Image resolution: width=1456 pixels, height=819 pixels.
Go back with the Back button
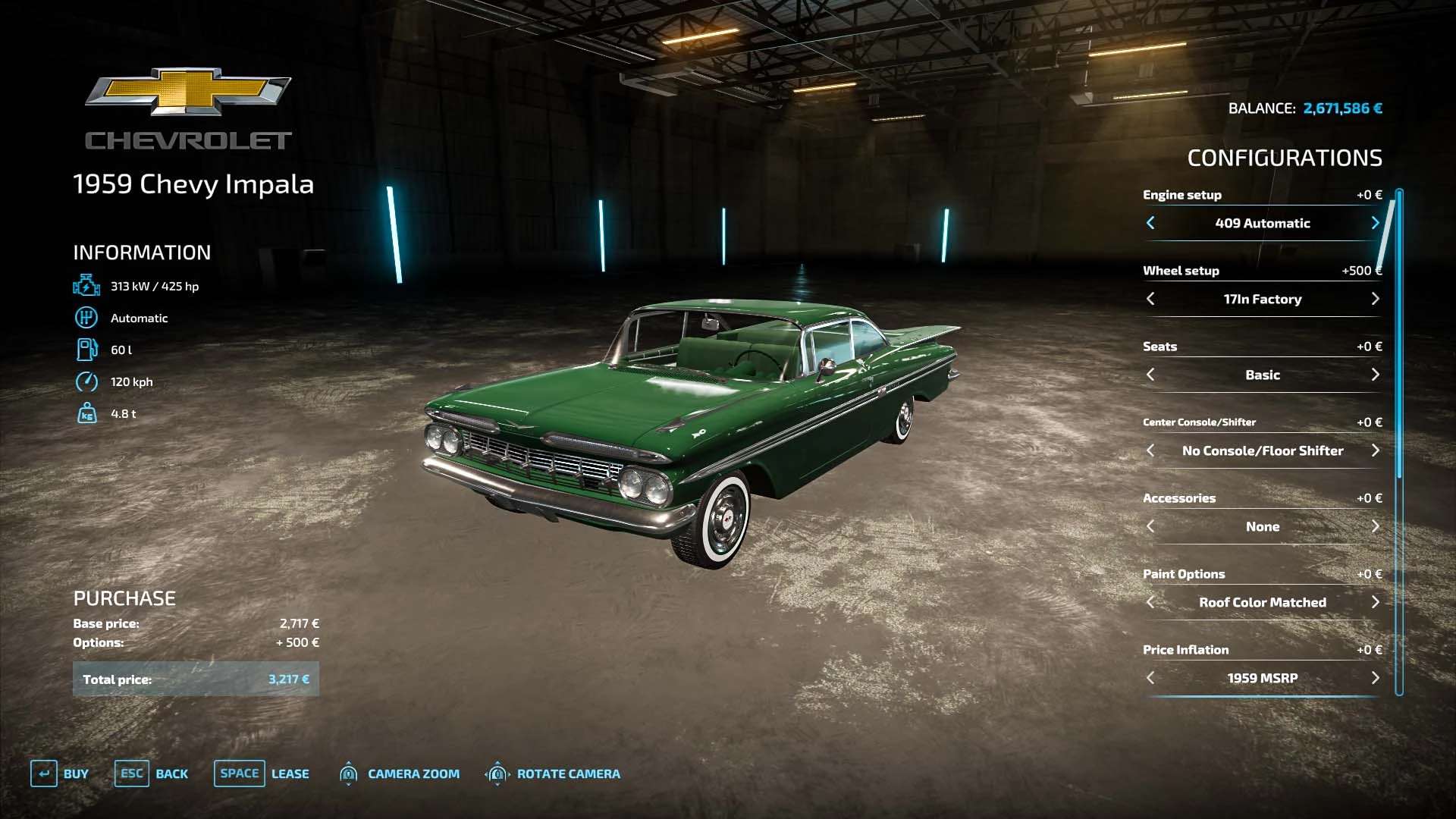(x=152, y=773)
